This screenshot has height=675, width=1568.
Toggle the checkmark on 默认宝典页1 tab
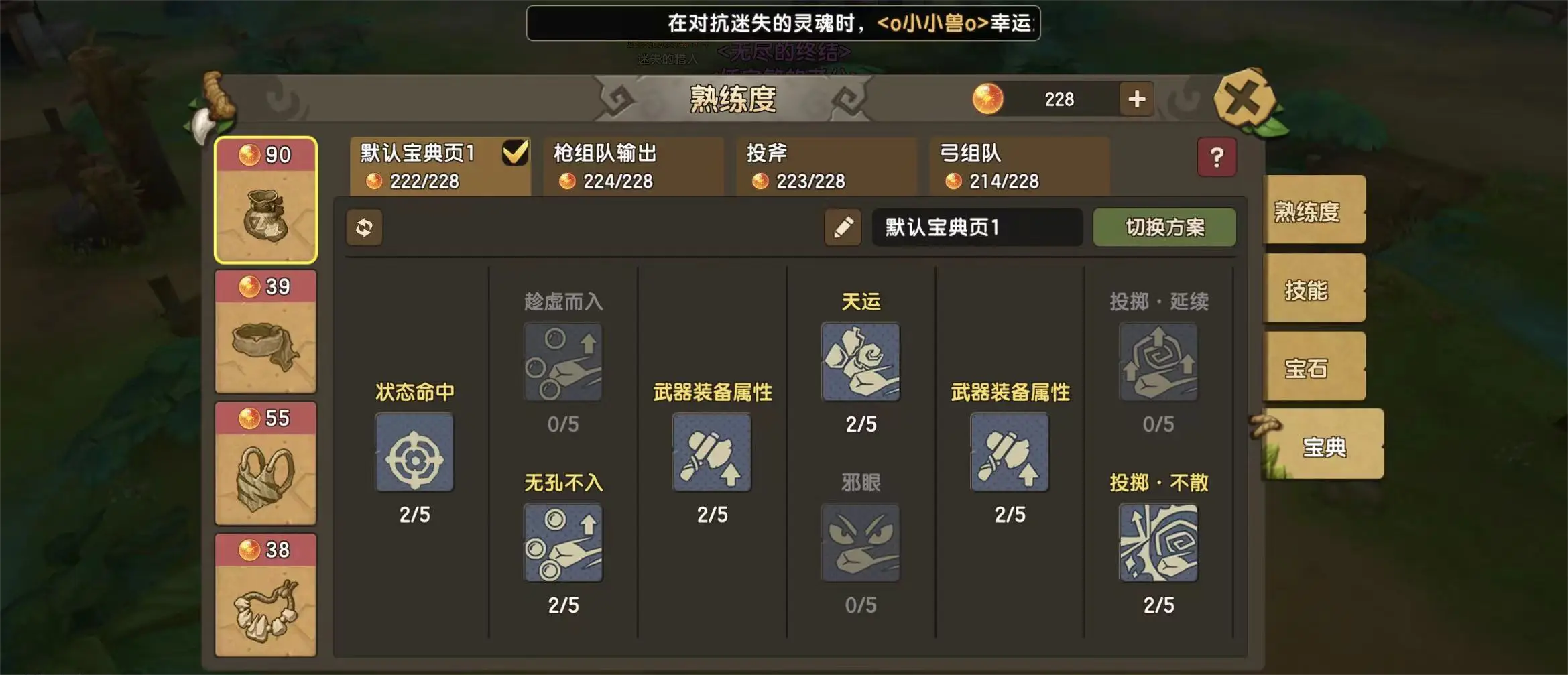point(514,153)
